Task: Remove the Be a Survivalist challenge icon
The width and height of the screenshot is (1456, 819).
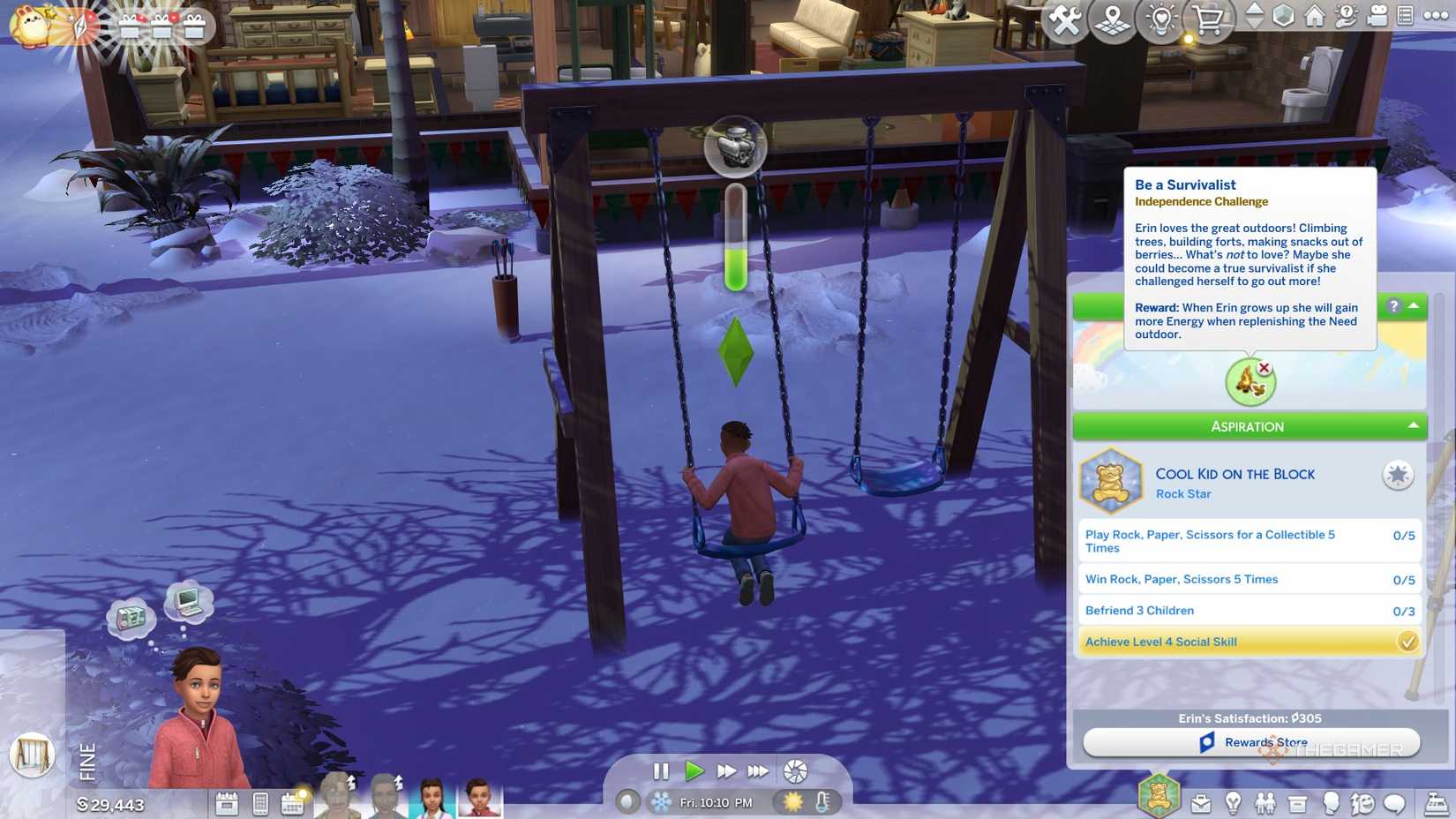Action: [1265, 368]
